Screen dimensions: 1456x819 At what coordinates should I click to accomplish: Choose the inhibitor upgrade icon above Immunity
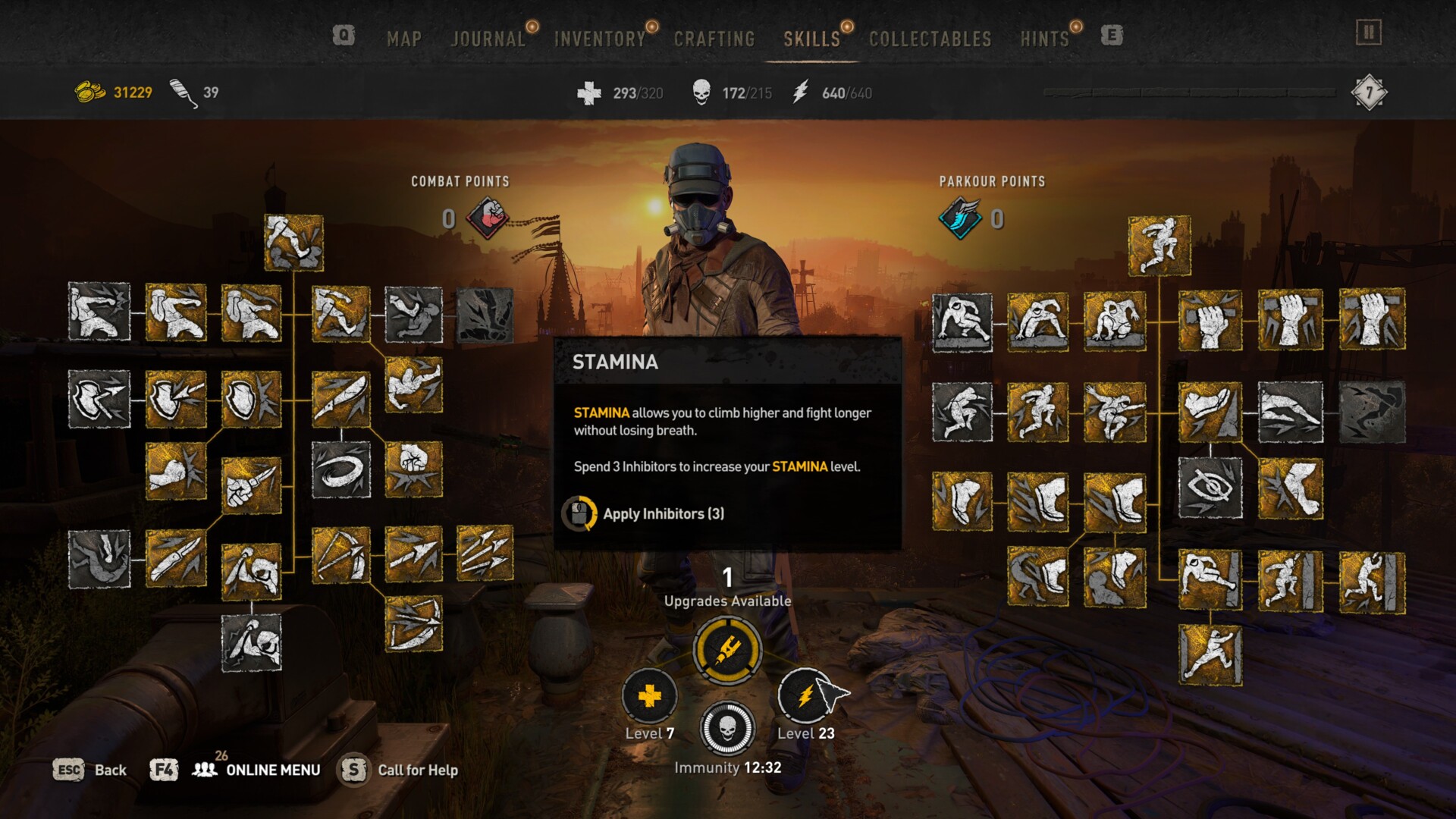[728, 649]
